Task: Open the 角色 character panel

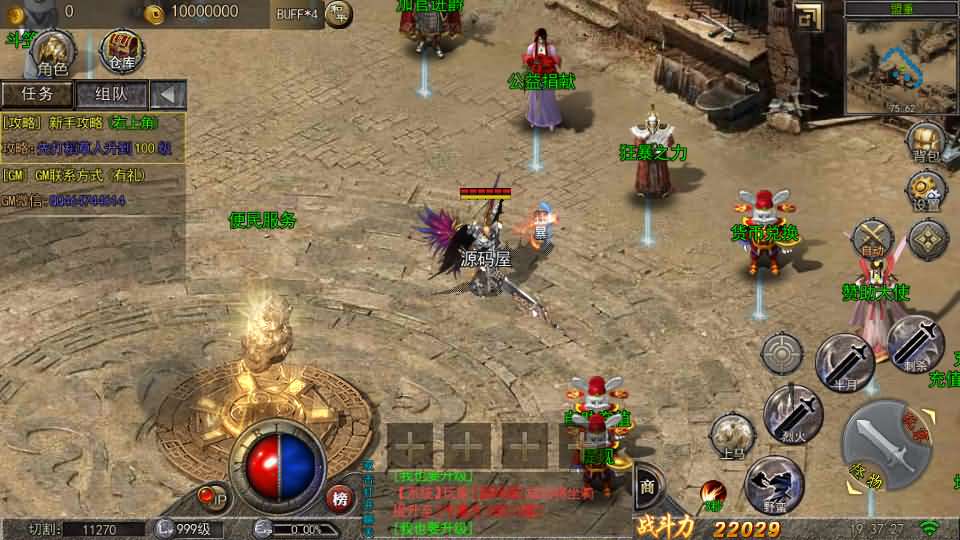Action: coord(51,52)
